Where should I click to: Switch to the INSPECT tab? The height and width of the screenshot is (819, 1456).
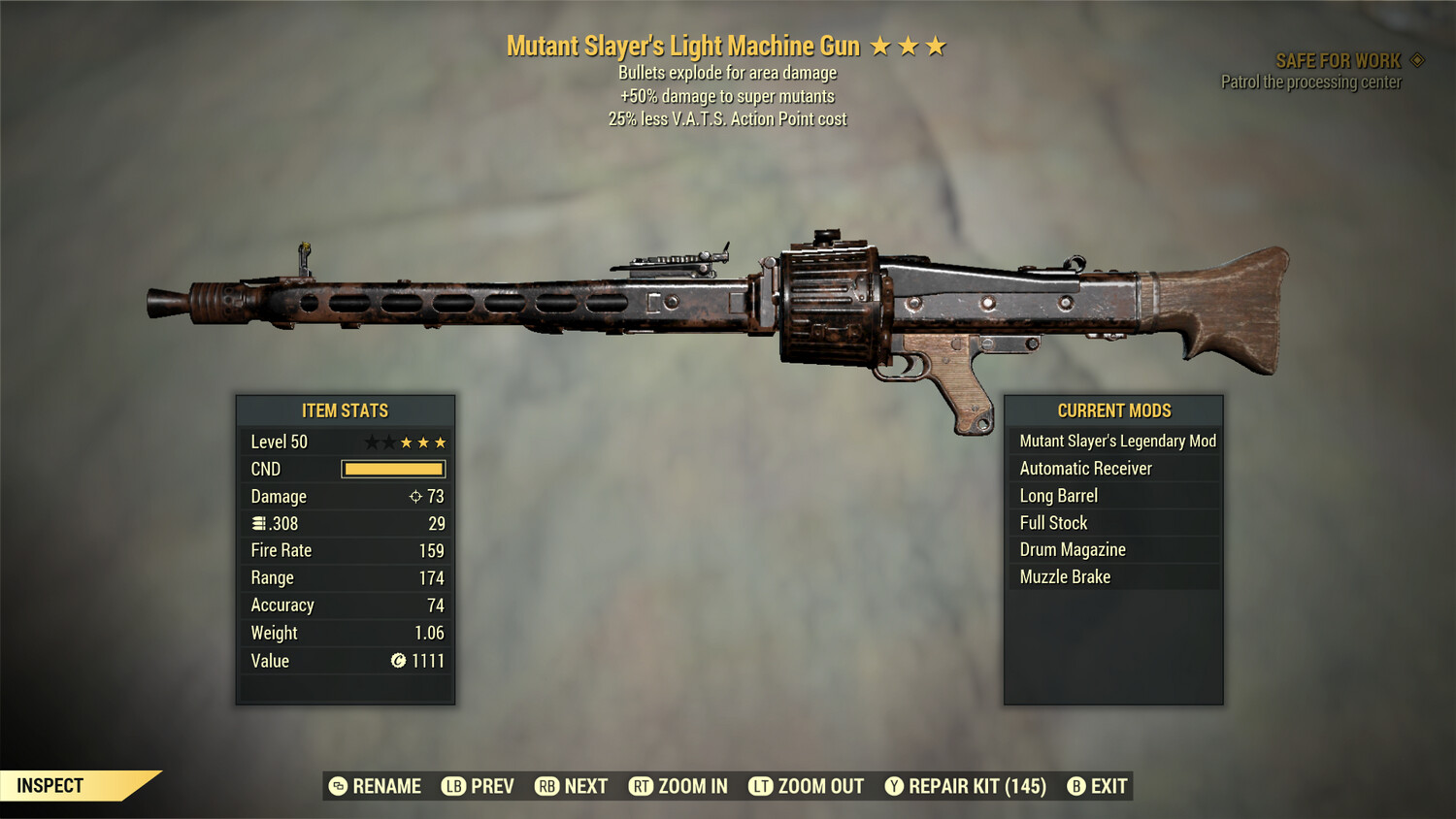coord(50,785)
